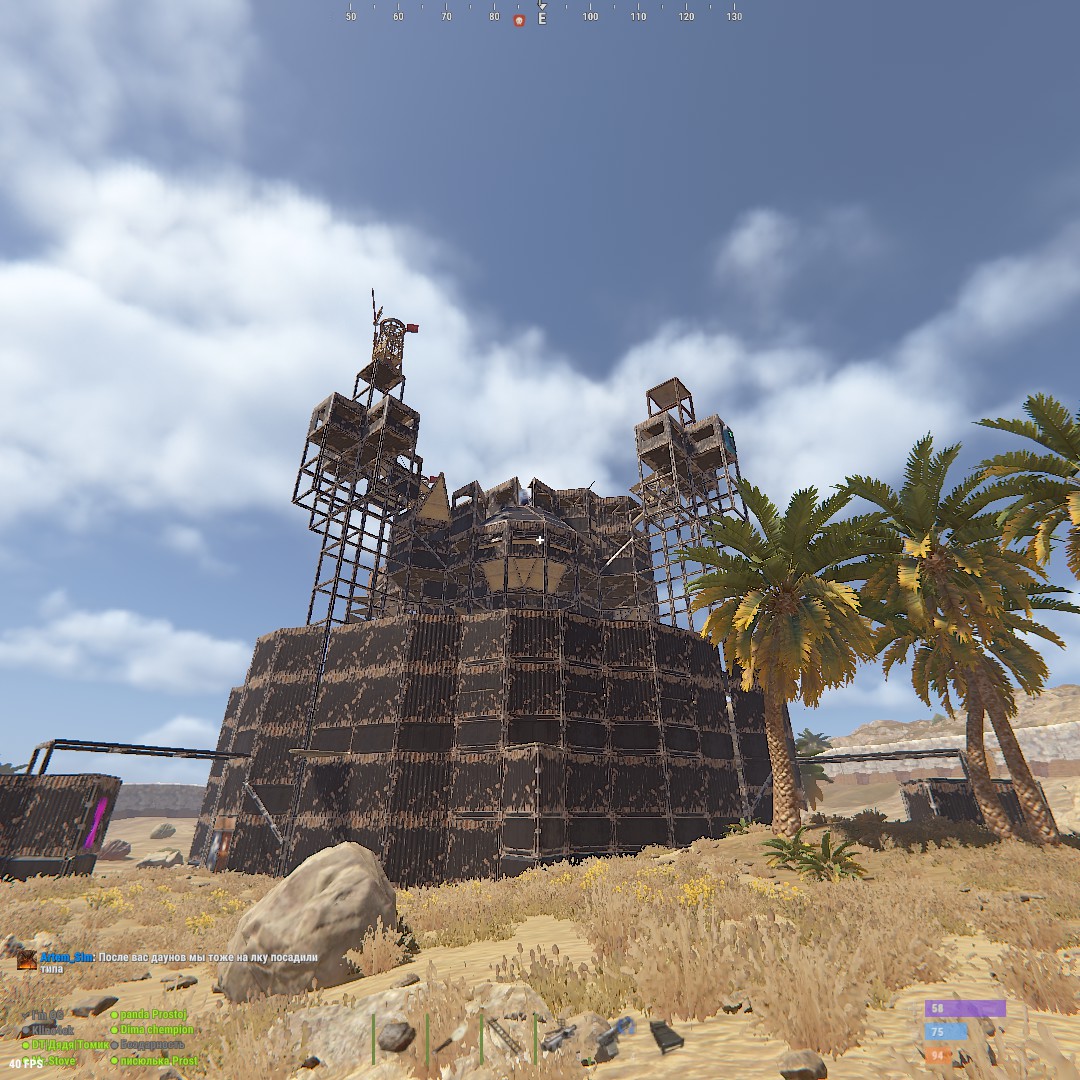Click the red skull marker on compass
Image resolution: width=1080 pixels, height=1080 pixels.
click(519, 20)
